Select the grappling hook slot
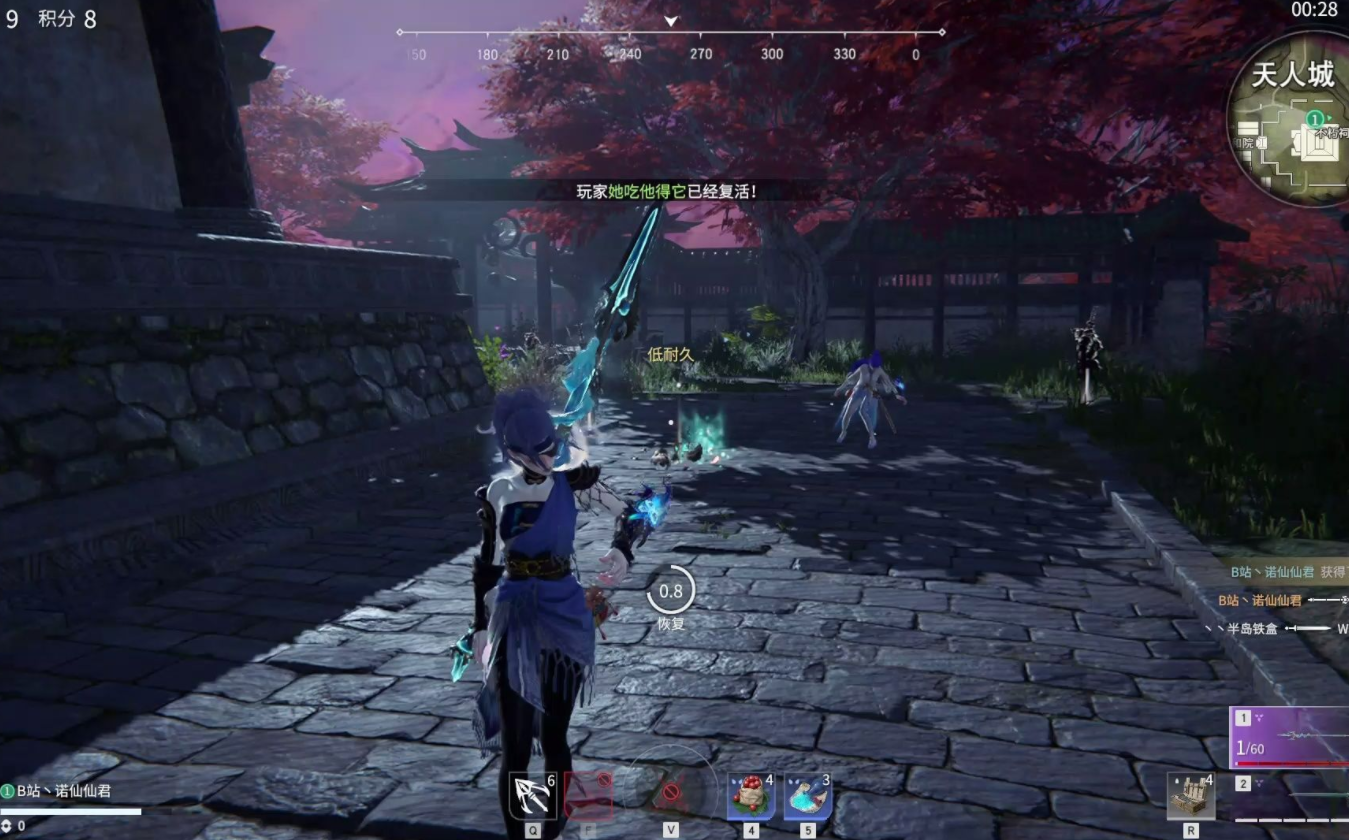This screenshot has height=840, width=1349. [532, 796]
